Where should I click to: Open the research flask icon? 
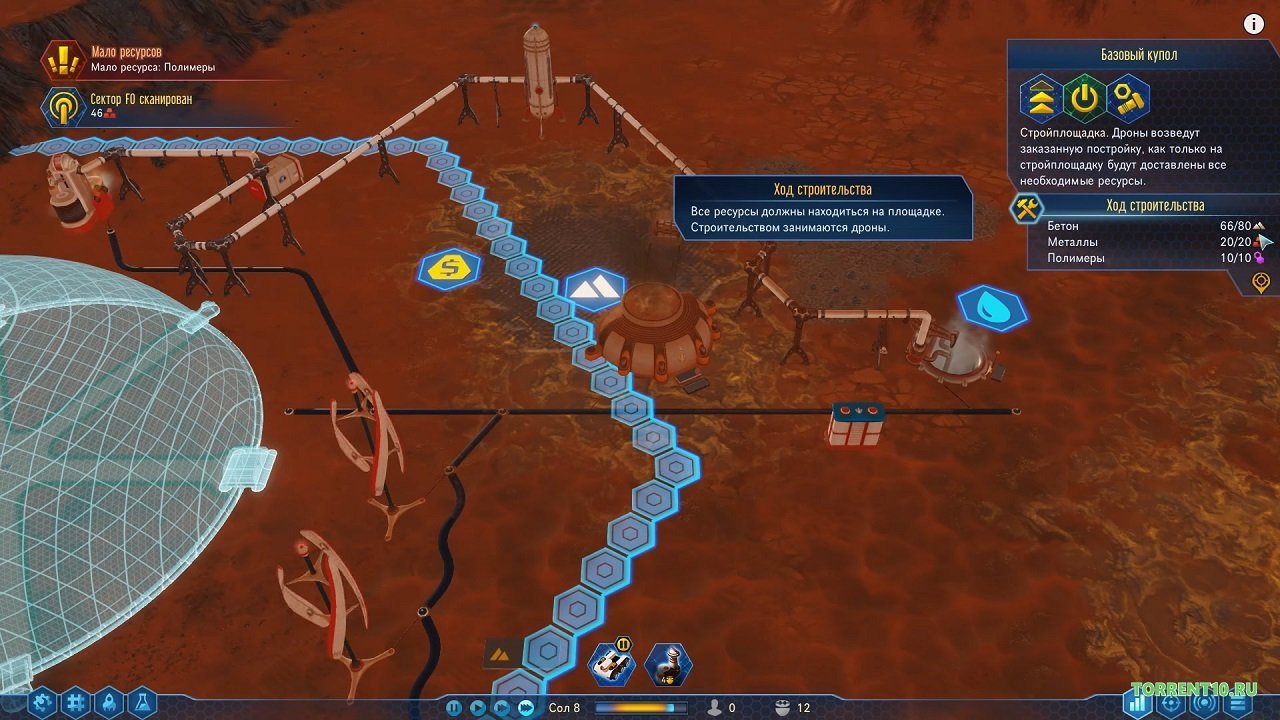[x=142, y=700]
